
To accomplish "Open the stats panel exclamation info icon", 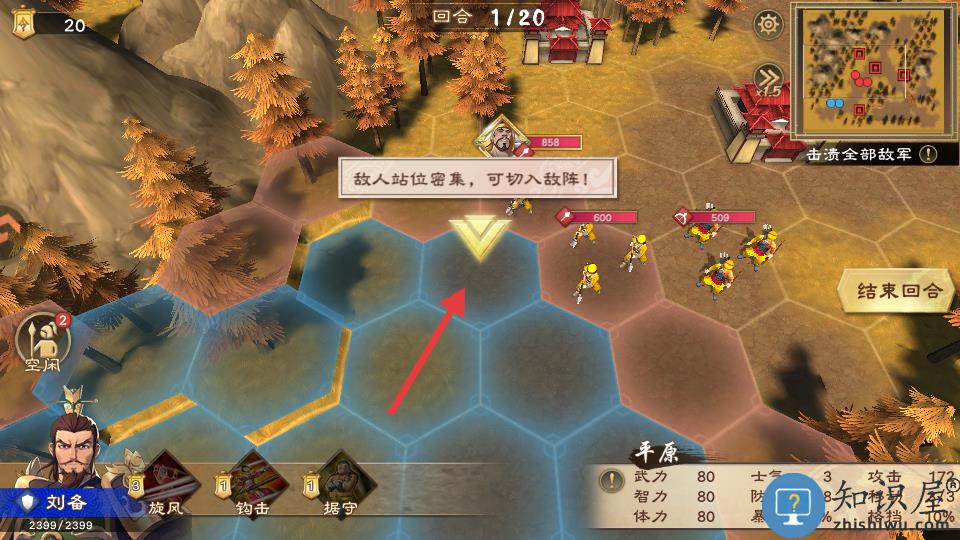I will coord(608,483).
